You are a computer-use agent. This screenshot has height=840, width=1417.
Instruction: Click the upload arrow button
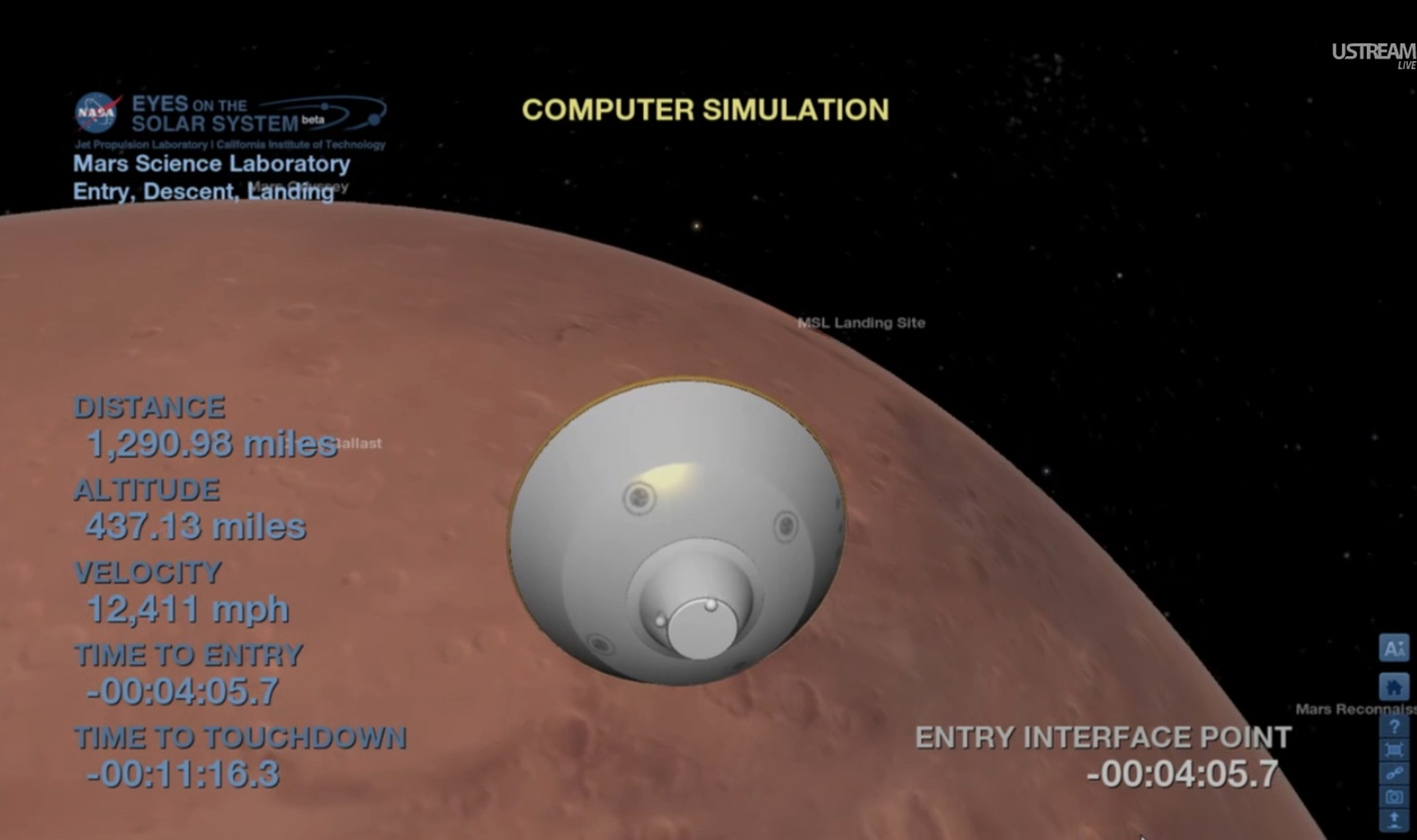click(1393, 820)
